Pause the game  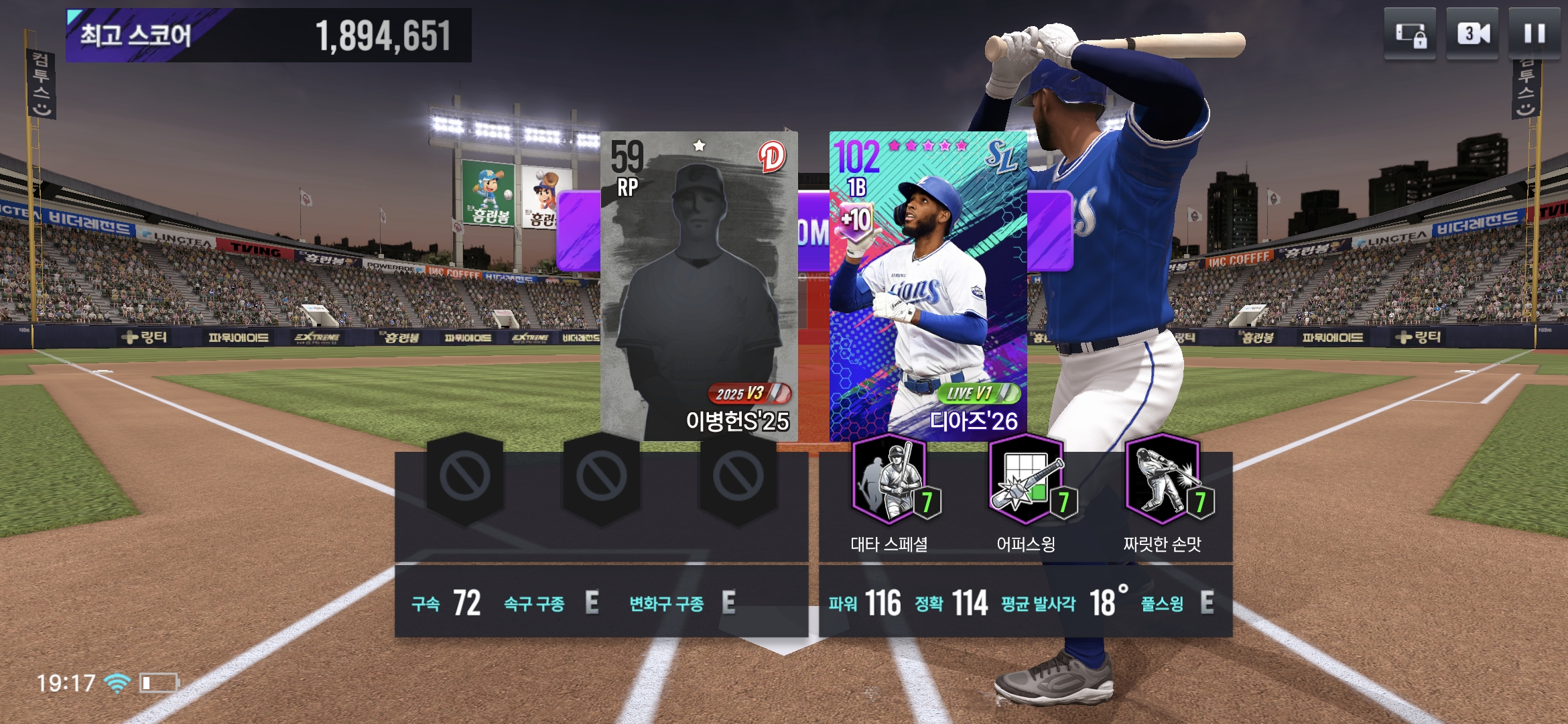click(x=1534, y=34)
